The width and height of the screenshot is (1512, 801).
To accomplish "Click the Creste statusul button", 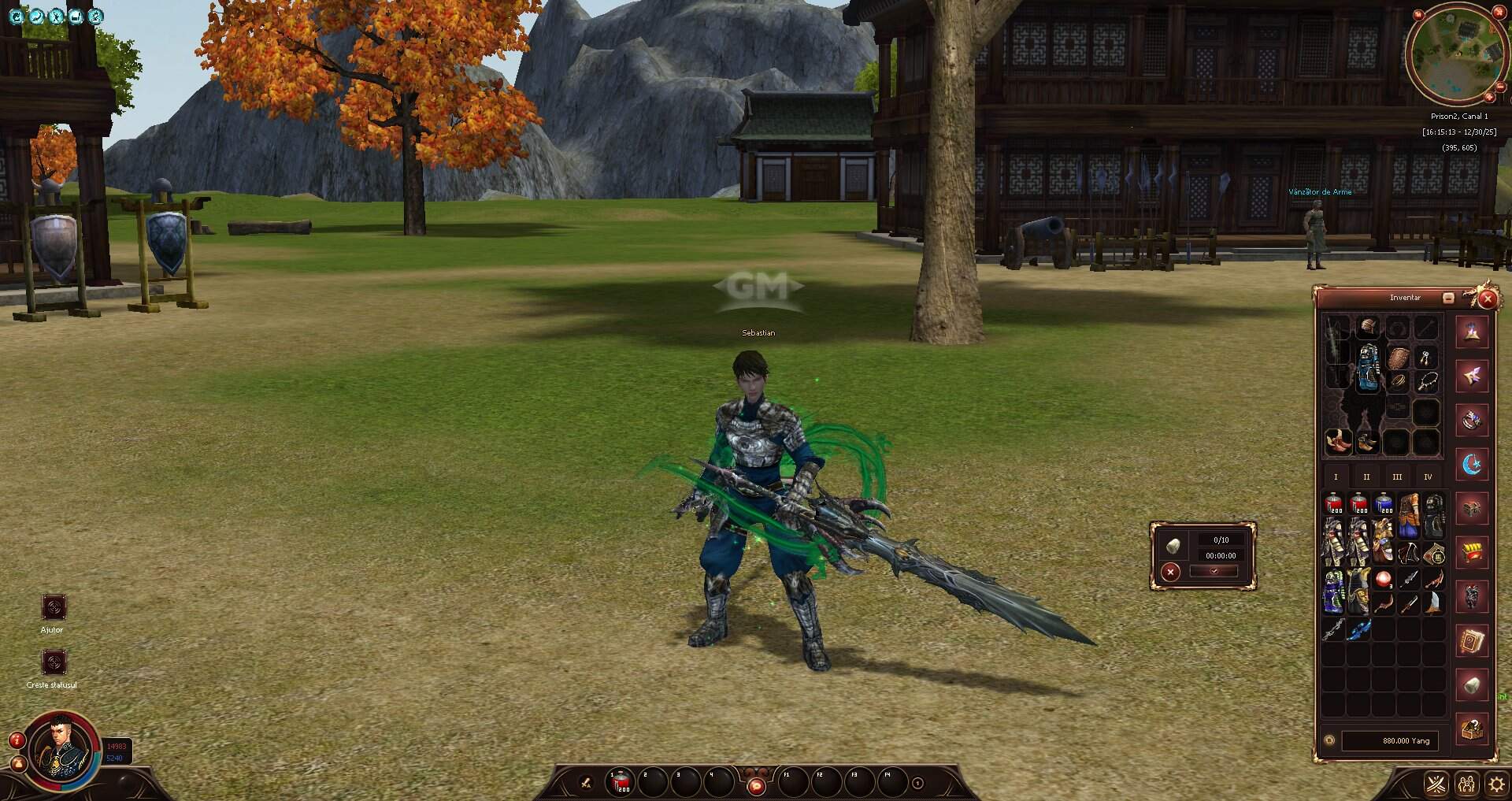I will (54, 662).
